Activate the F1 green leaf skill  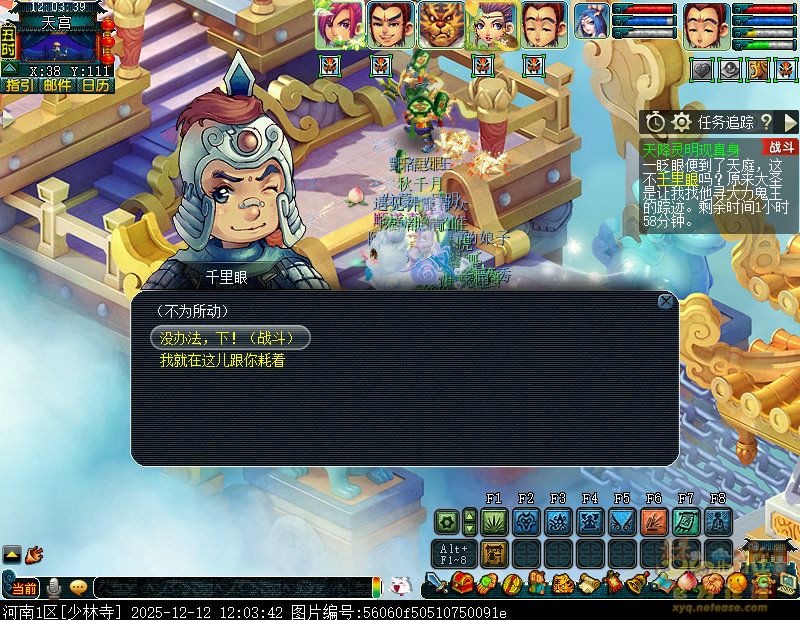[494, 521]
